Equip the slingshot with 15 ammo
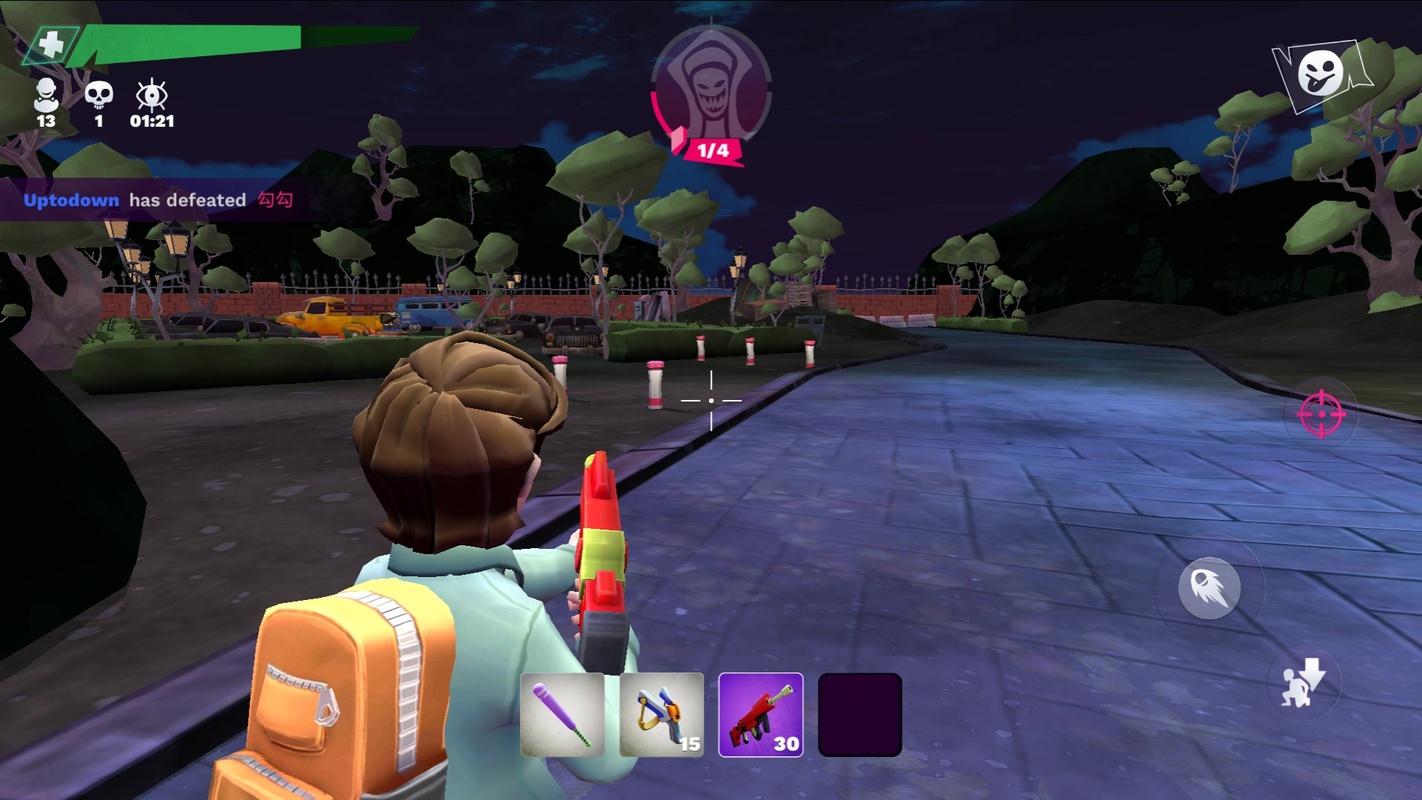This screenshot has width=1422, height=800. point(661,714)
